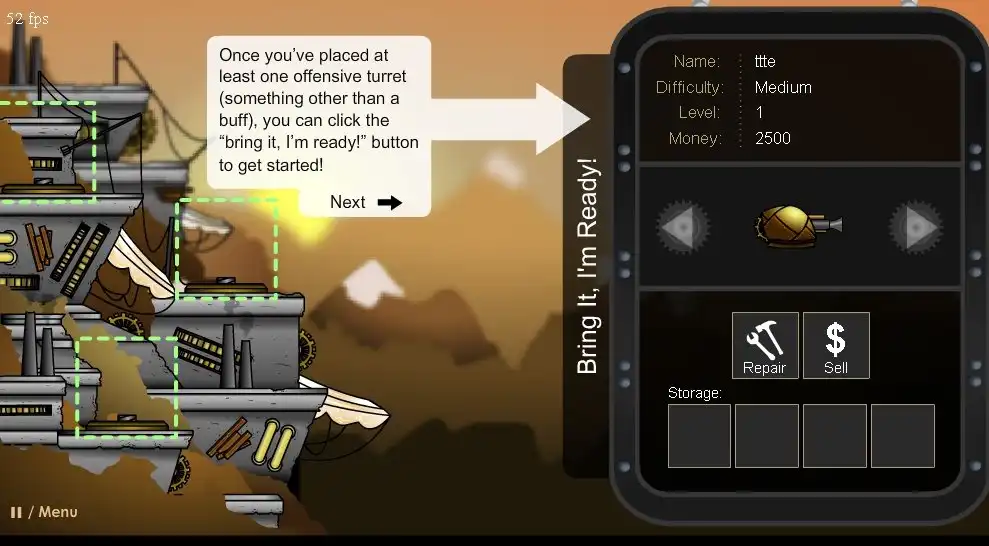Screen dimensions: 989x546
Task: Select the gold dome turret preview
Action: pos(797,226)
